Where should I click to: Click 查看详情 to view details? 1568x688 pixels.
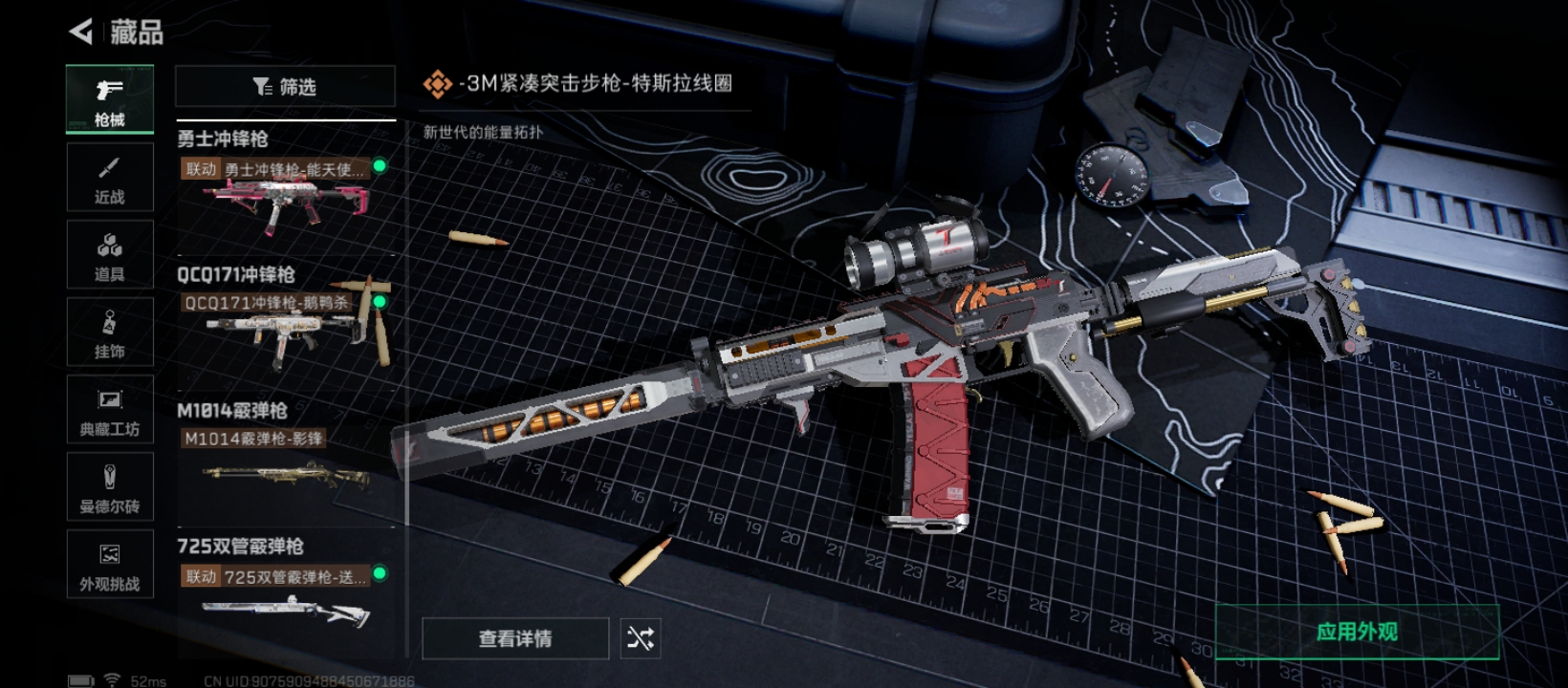click(x=515, y=638)
